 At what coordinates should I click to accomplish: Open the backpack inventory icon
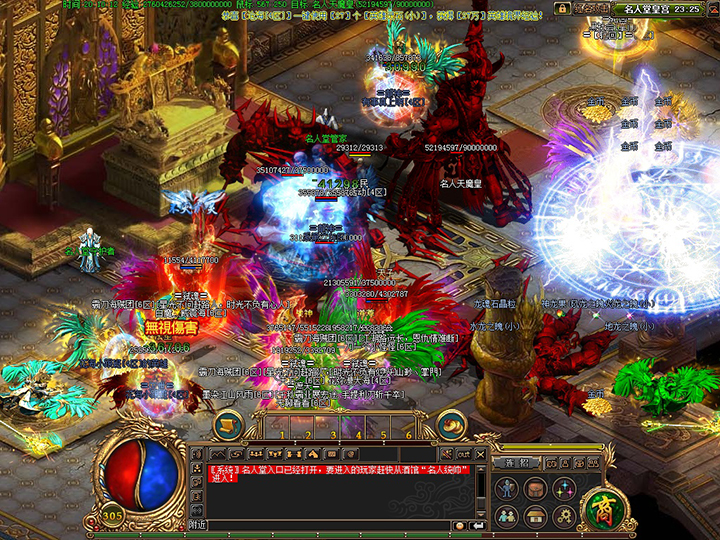(x=536, y=489)
